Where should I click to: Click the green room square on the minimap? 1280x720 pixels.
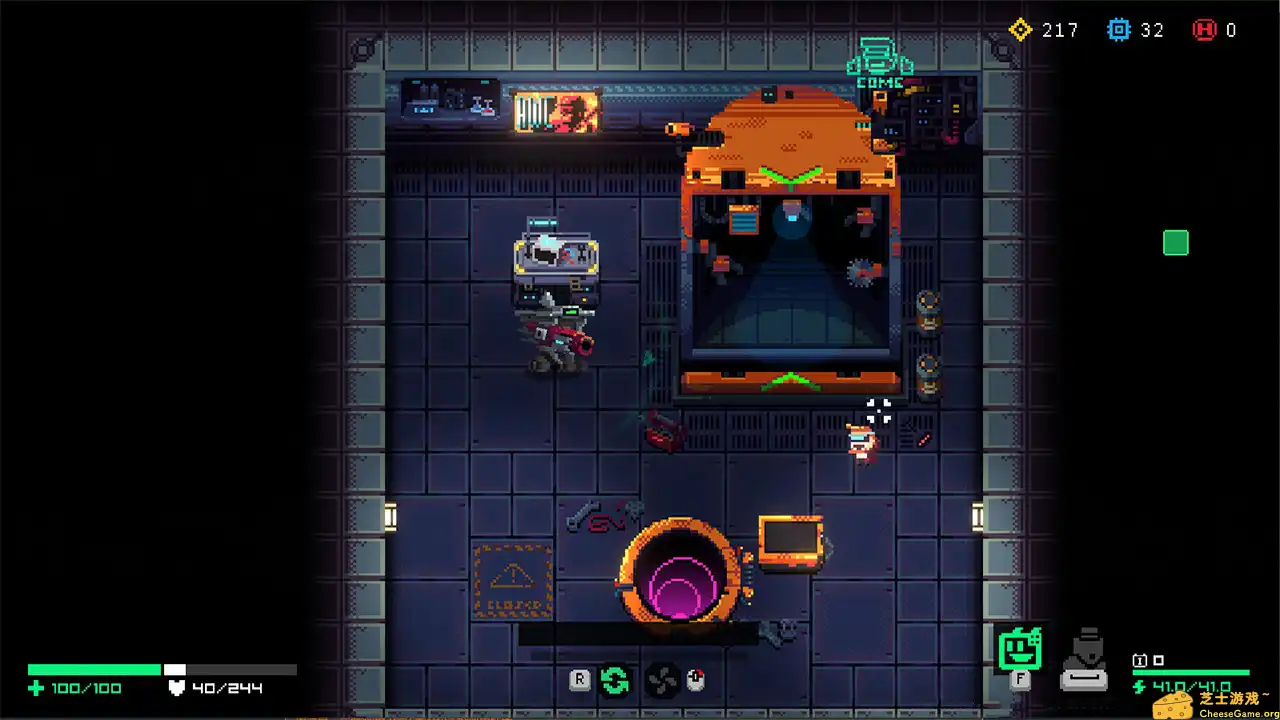(x=1176, y=243)
